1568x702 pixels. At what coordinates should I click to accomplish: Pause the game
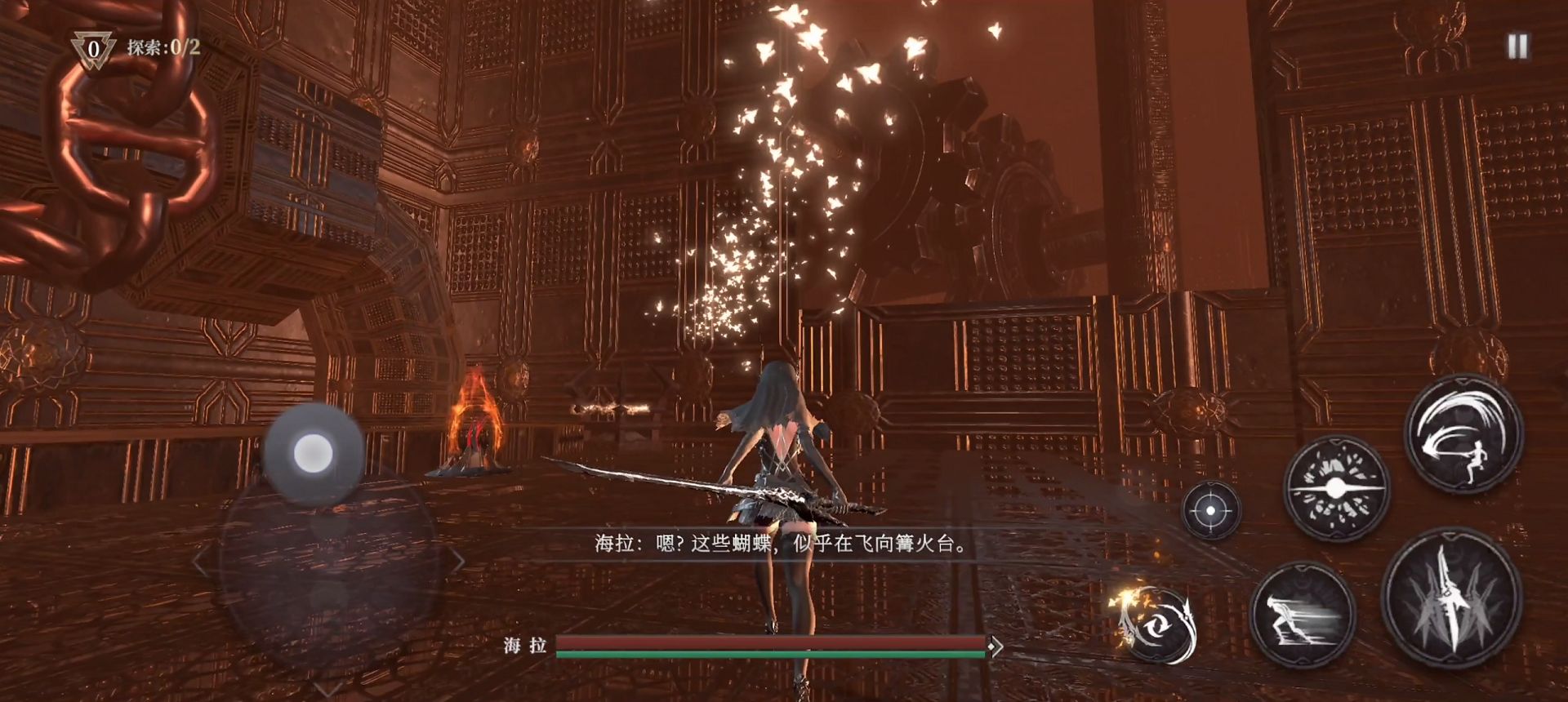click(x=1517, y=47)
